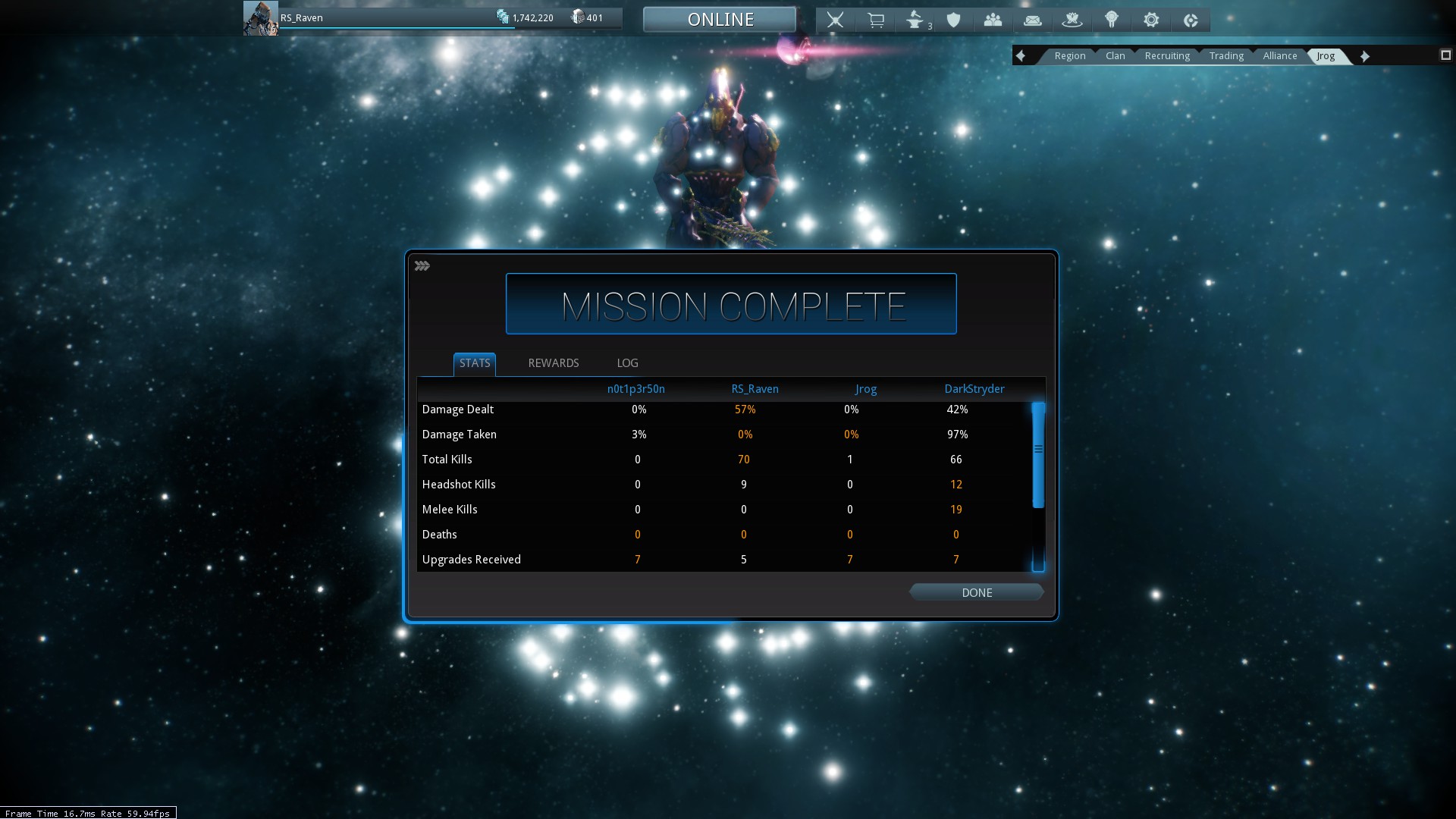
Task: Click the shield icon in the top bar
Action: pos(954,20)
